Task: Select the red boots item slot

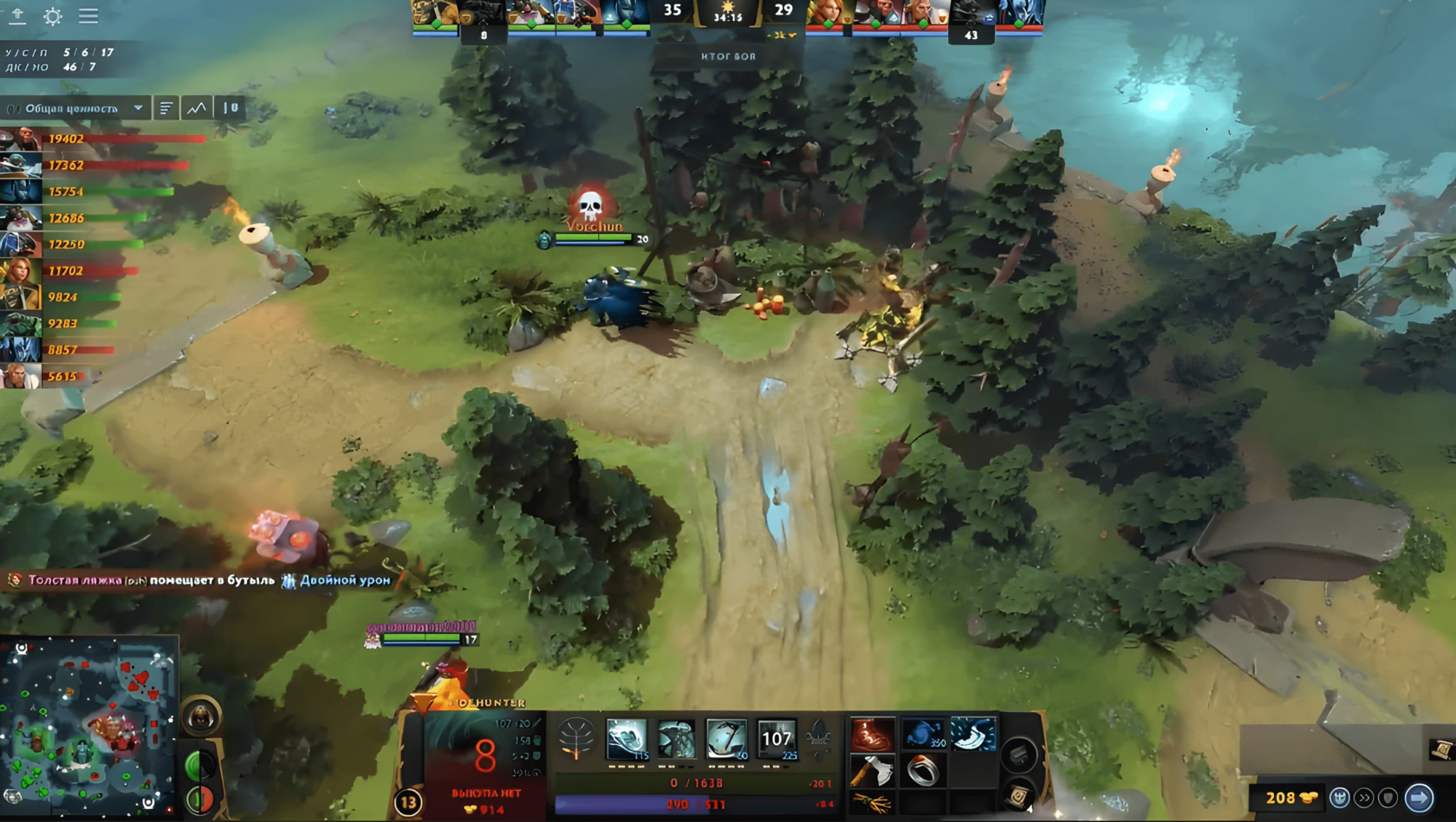Action: (872, 735)
